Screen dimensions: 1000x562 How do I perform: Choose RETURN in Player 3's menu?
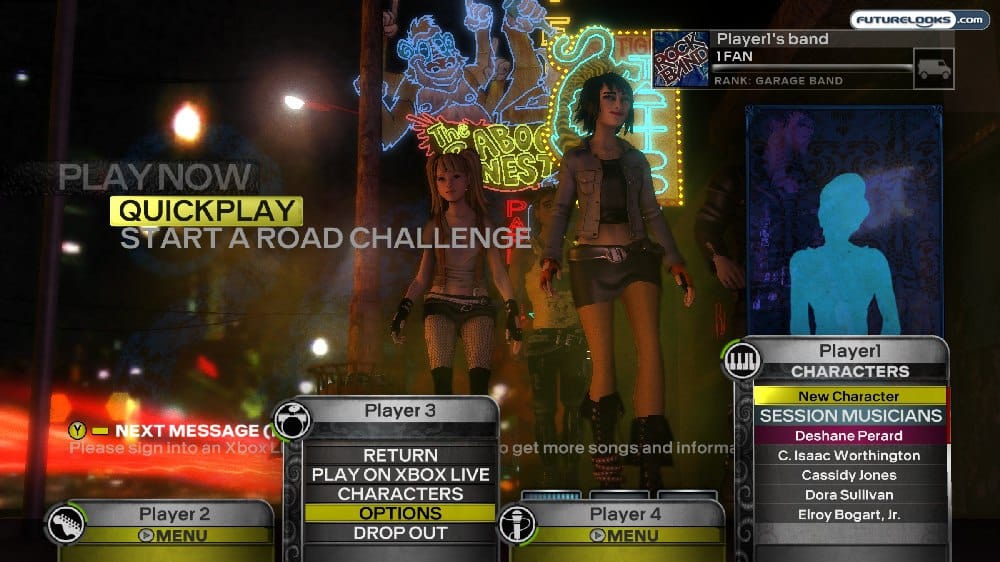[x=400, y=456]
